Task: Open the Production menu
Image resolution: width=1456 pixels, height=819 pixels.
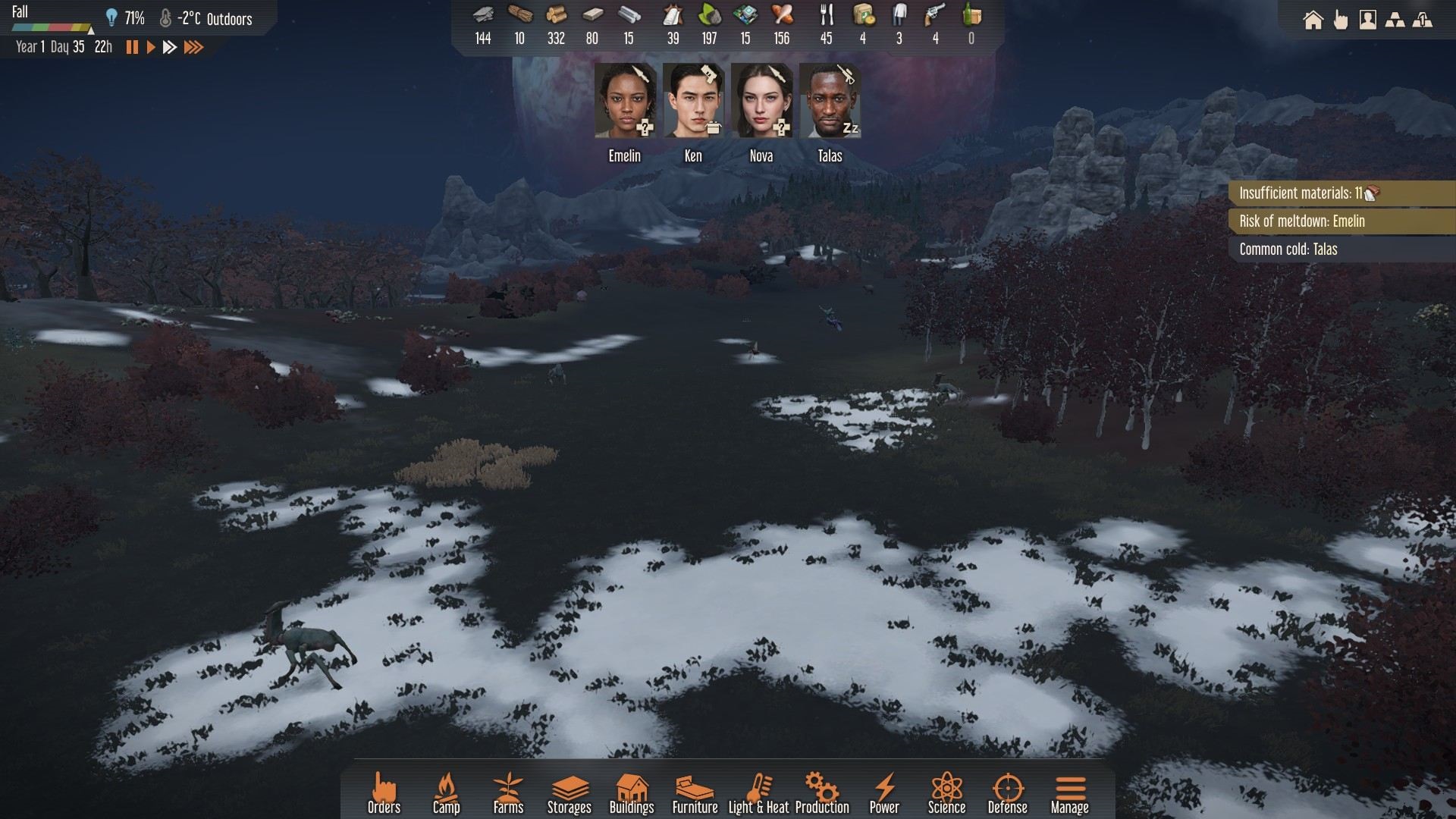Action: tap(822, 793)
